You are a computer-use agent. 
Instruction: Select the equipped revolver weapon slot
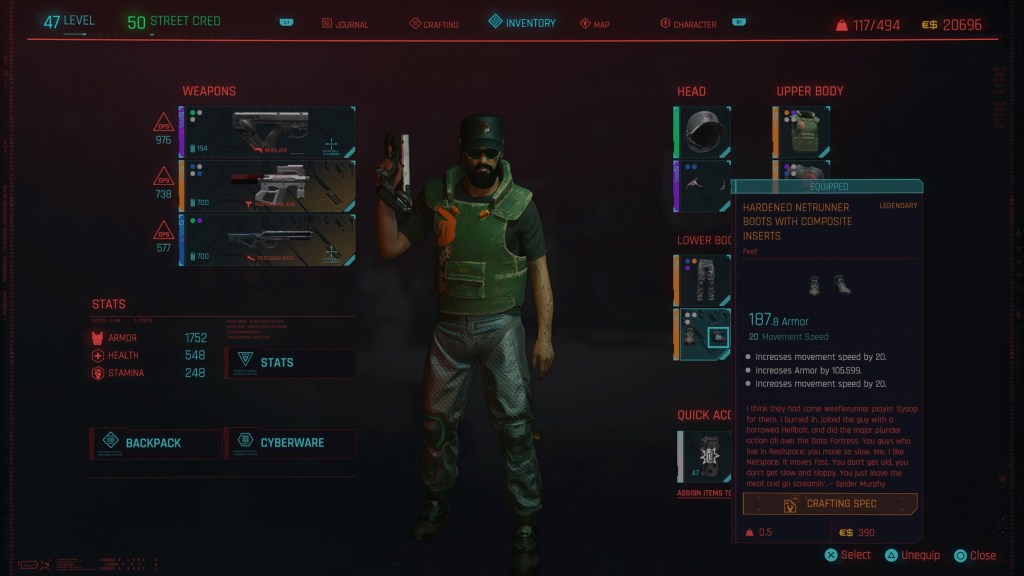[x=267, y=133]
